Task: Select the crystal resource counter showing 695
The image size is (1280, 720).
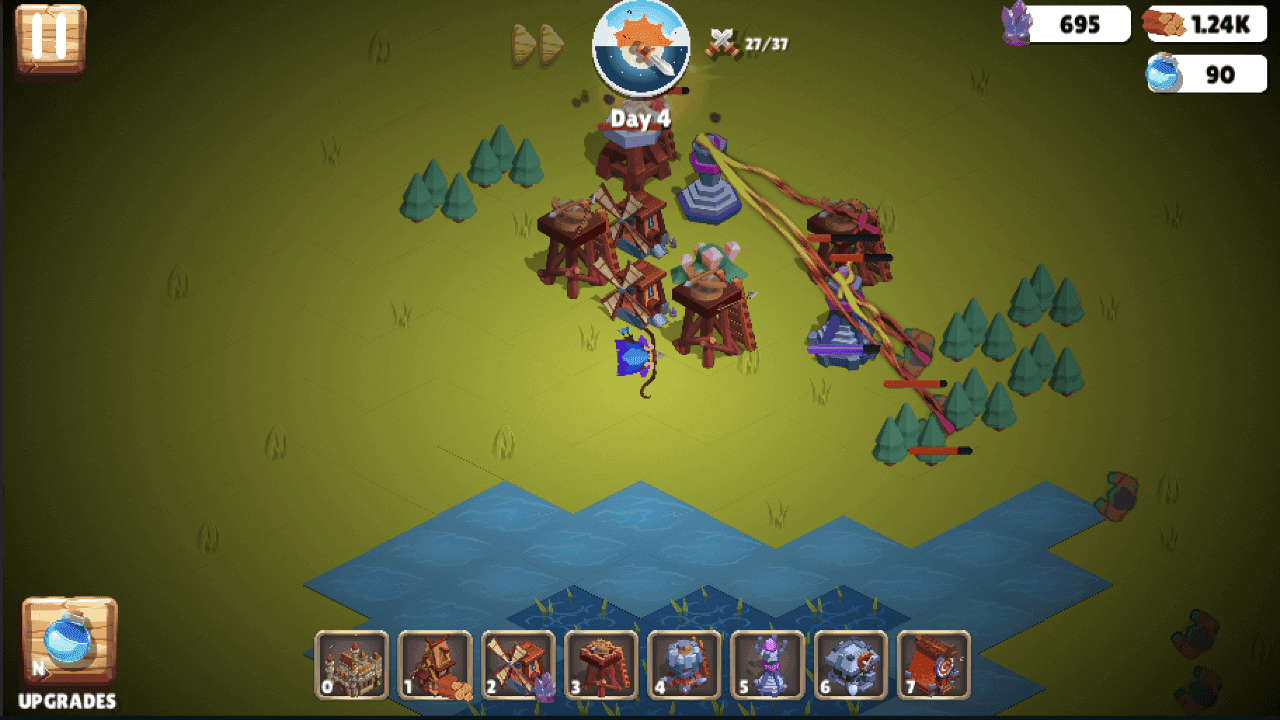Action: click(x=1063, y=24)
